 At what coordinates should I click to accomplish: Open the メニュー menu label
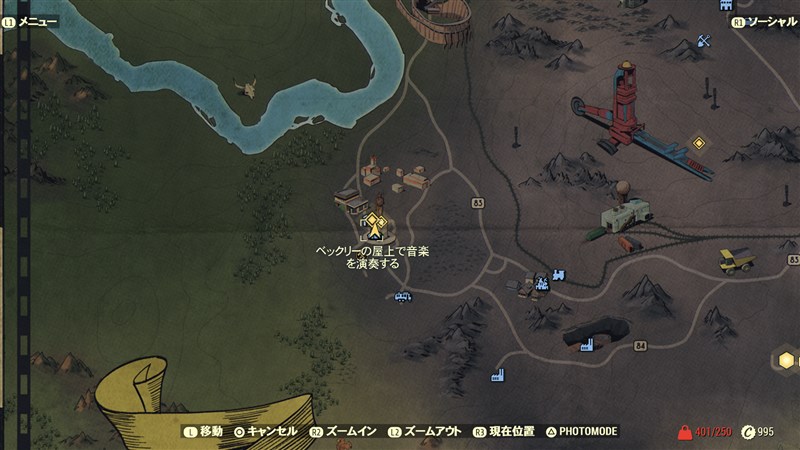pos(36,21)
